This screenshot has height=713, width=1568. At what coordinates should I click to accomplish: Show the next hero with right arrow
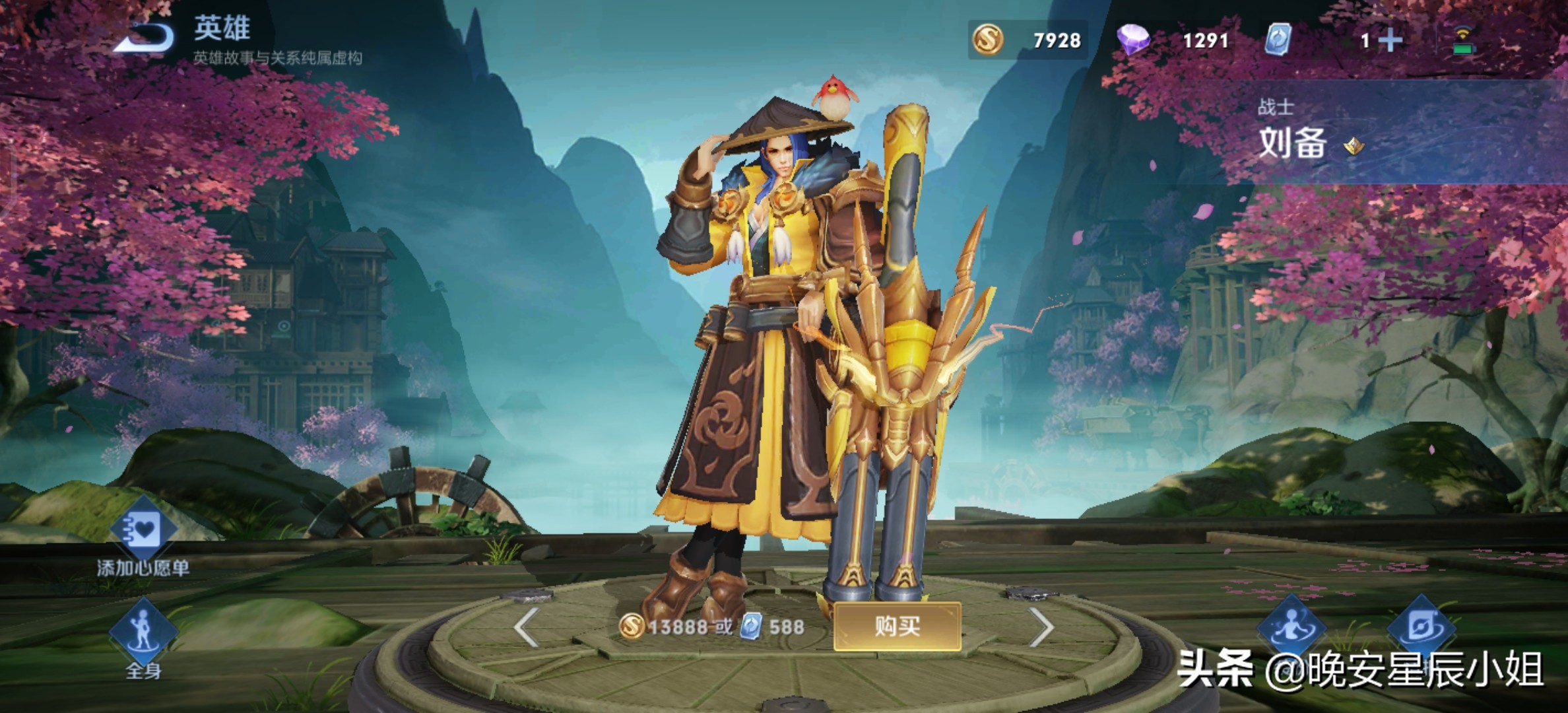pyautogui.click(x=1041, y=626)
